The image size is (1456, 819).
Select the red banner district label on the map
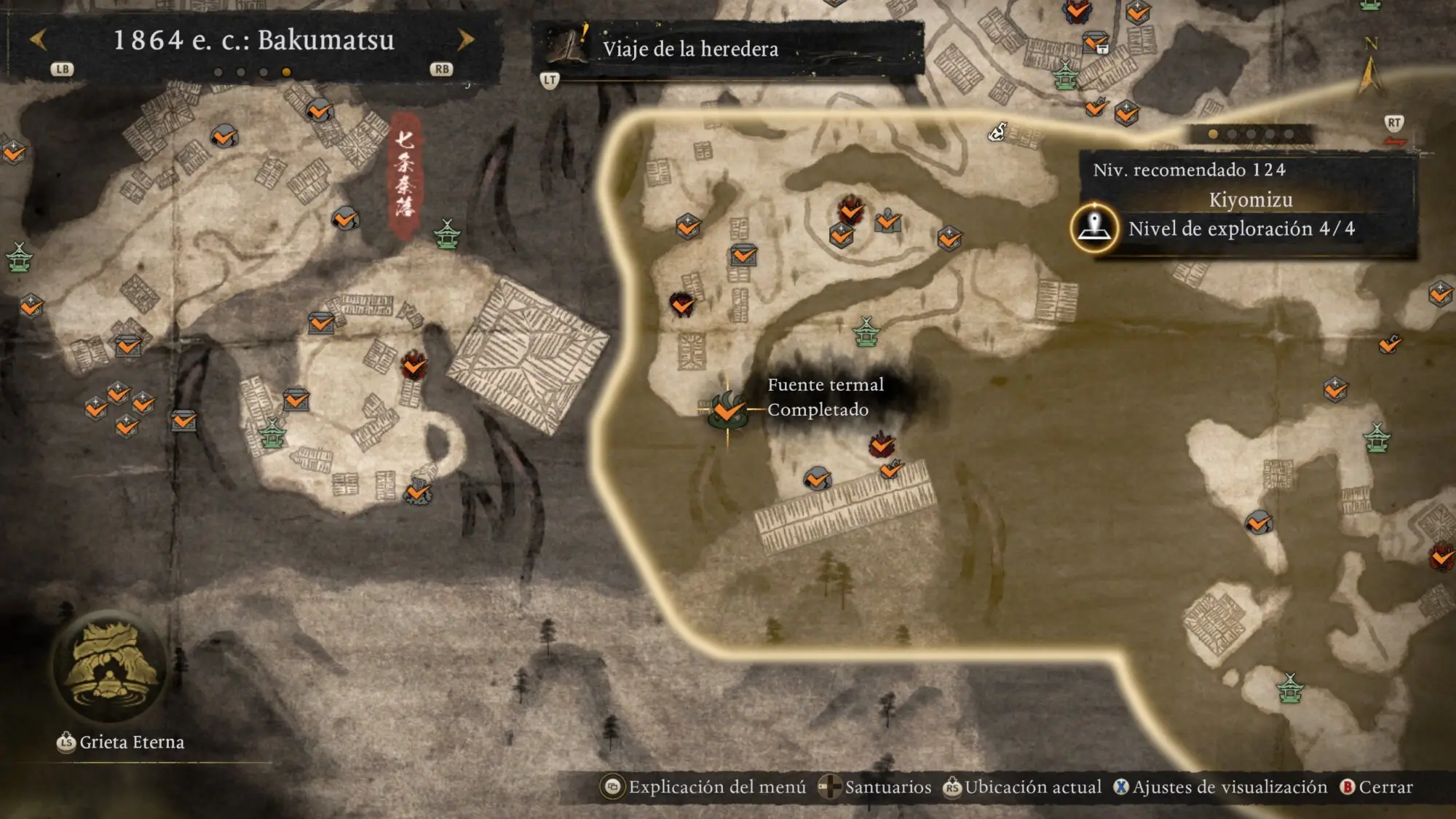click(405, 175)
